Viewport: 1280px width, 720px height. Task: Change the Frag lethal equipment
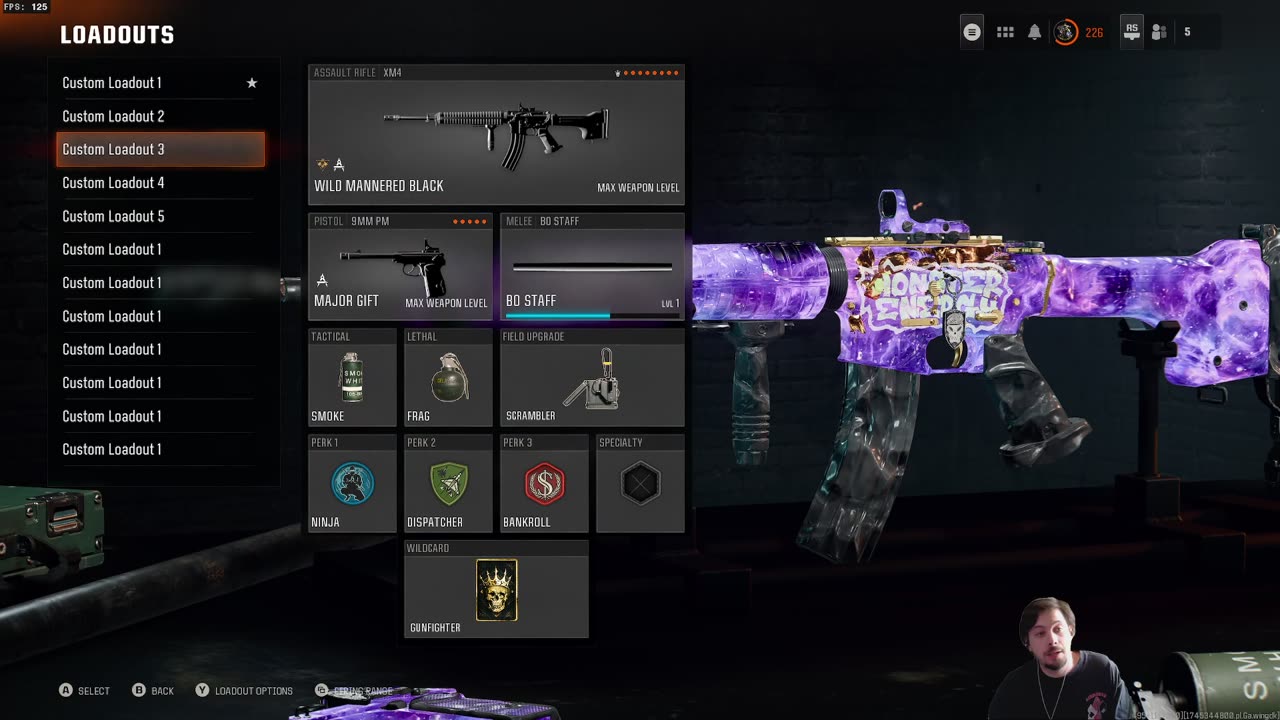pos(448,378)
